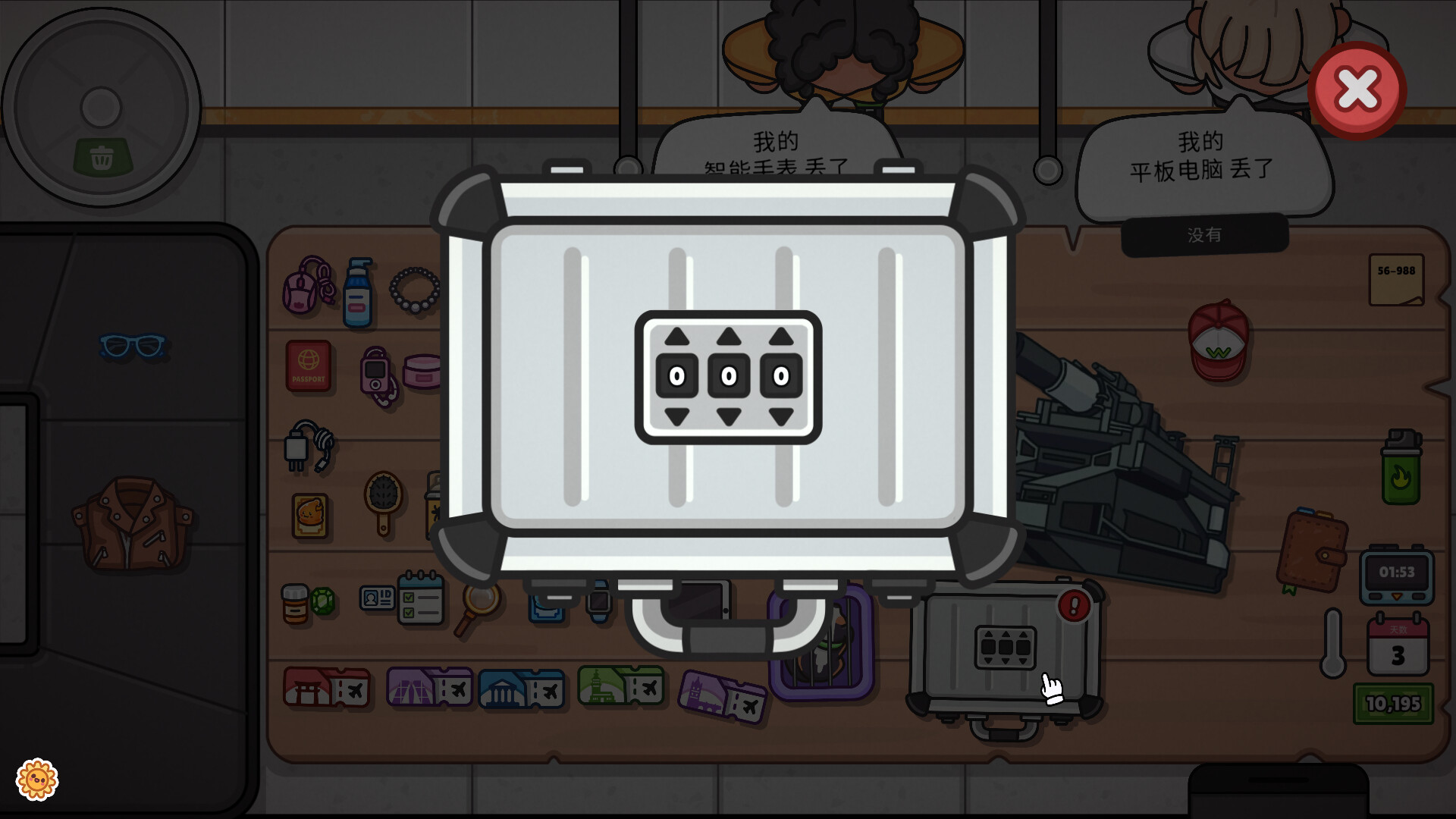The image size is (1456, 819).
Task: Click the alert badge on the small silver case
Action: (x=1073, y=606)
